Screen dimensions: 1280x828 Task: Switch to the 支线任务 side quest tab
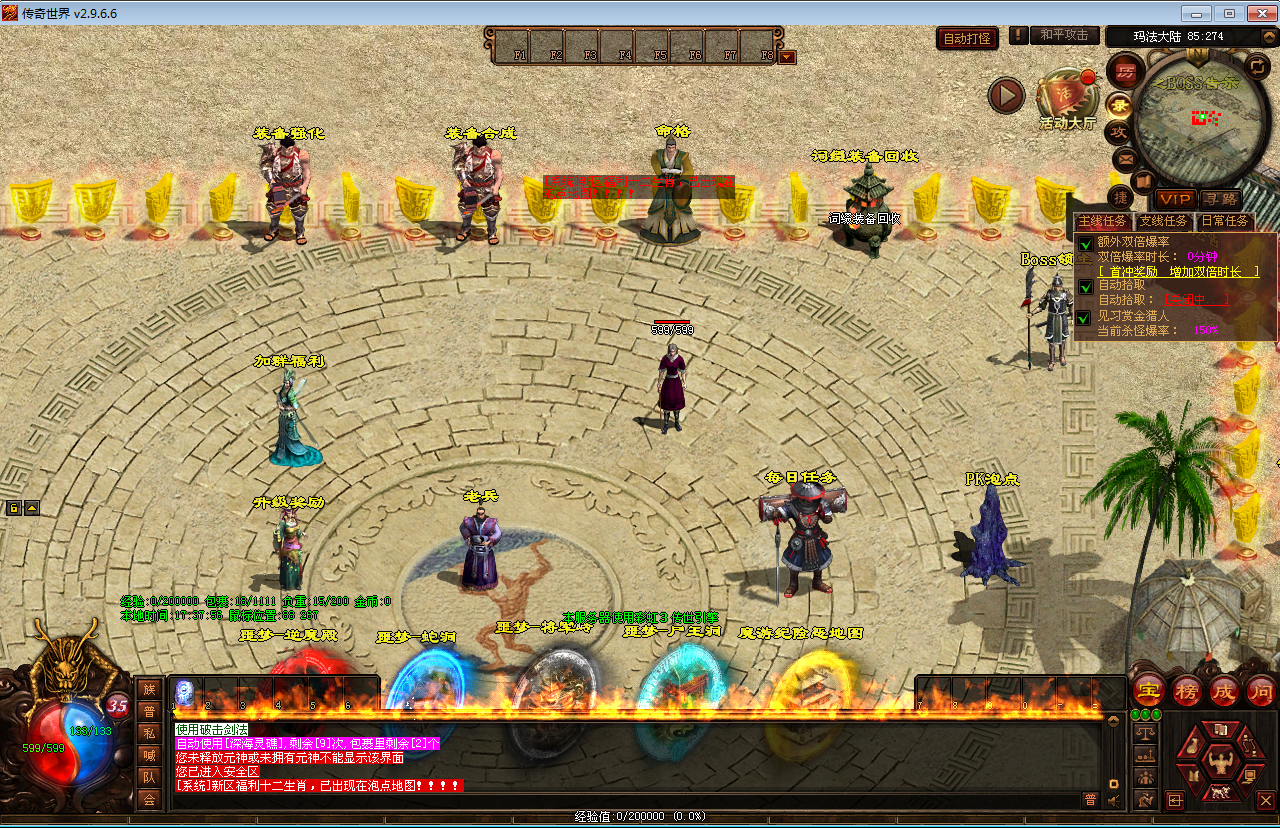click(1164, 221)
